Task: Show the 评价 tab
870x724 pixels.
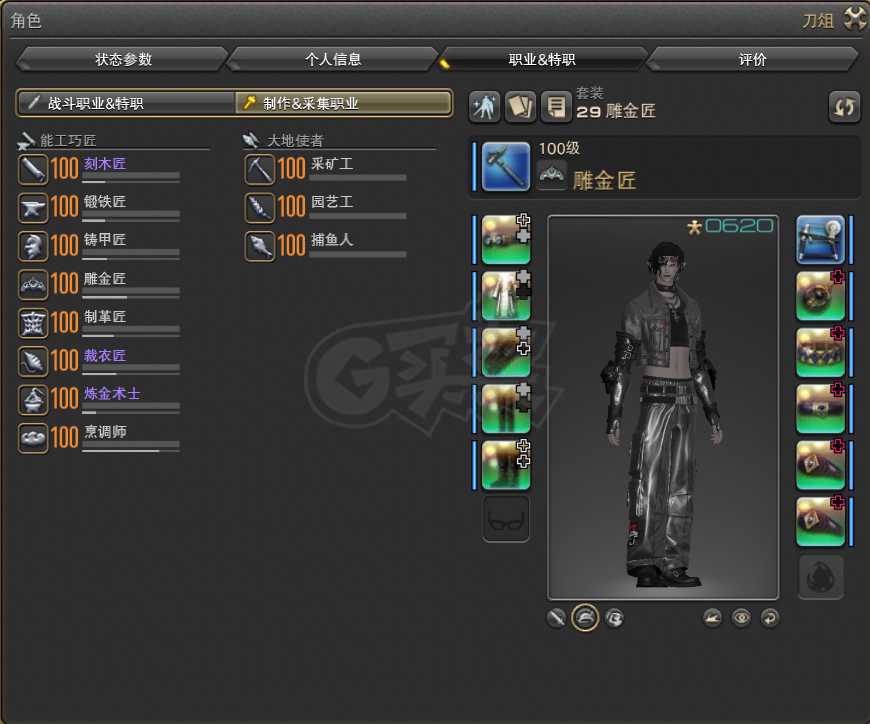Action: coord(752,59)
